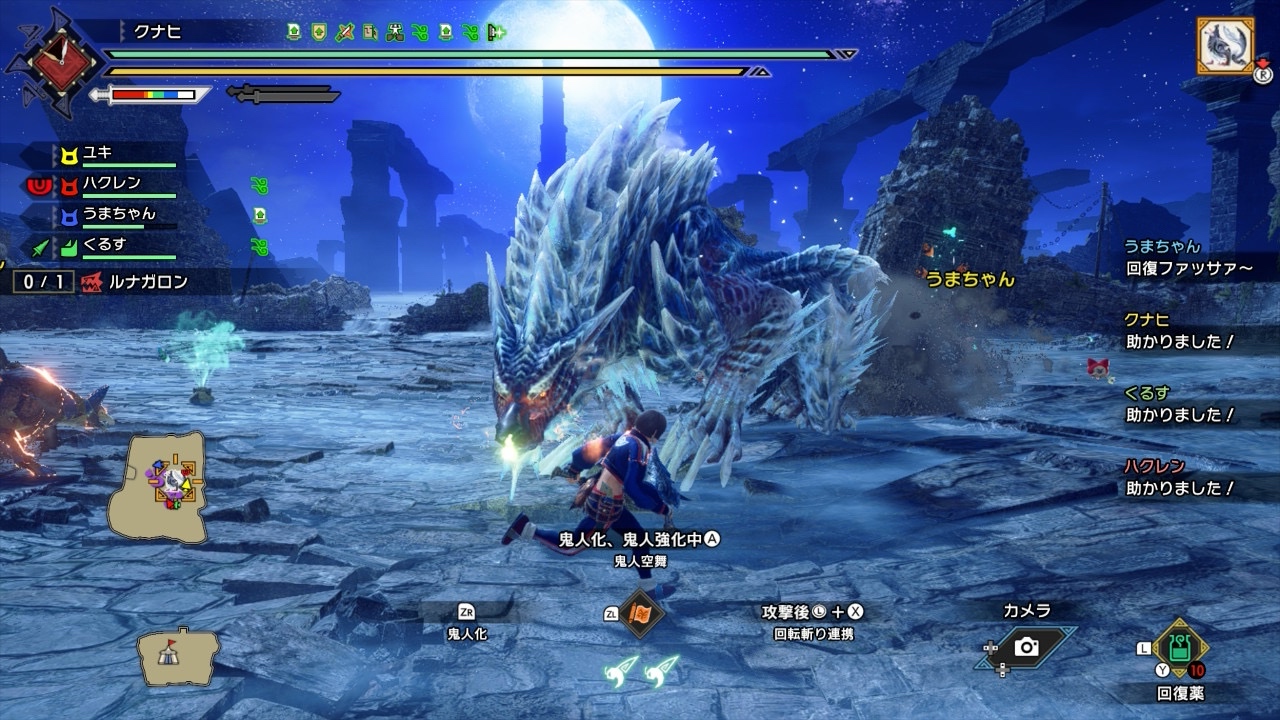Click the weapon sharpness gauge

point(152,95)
